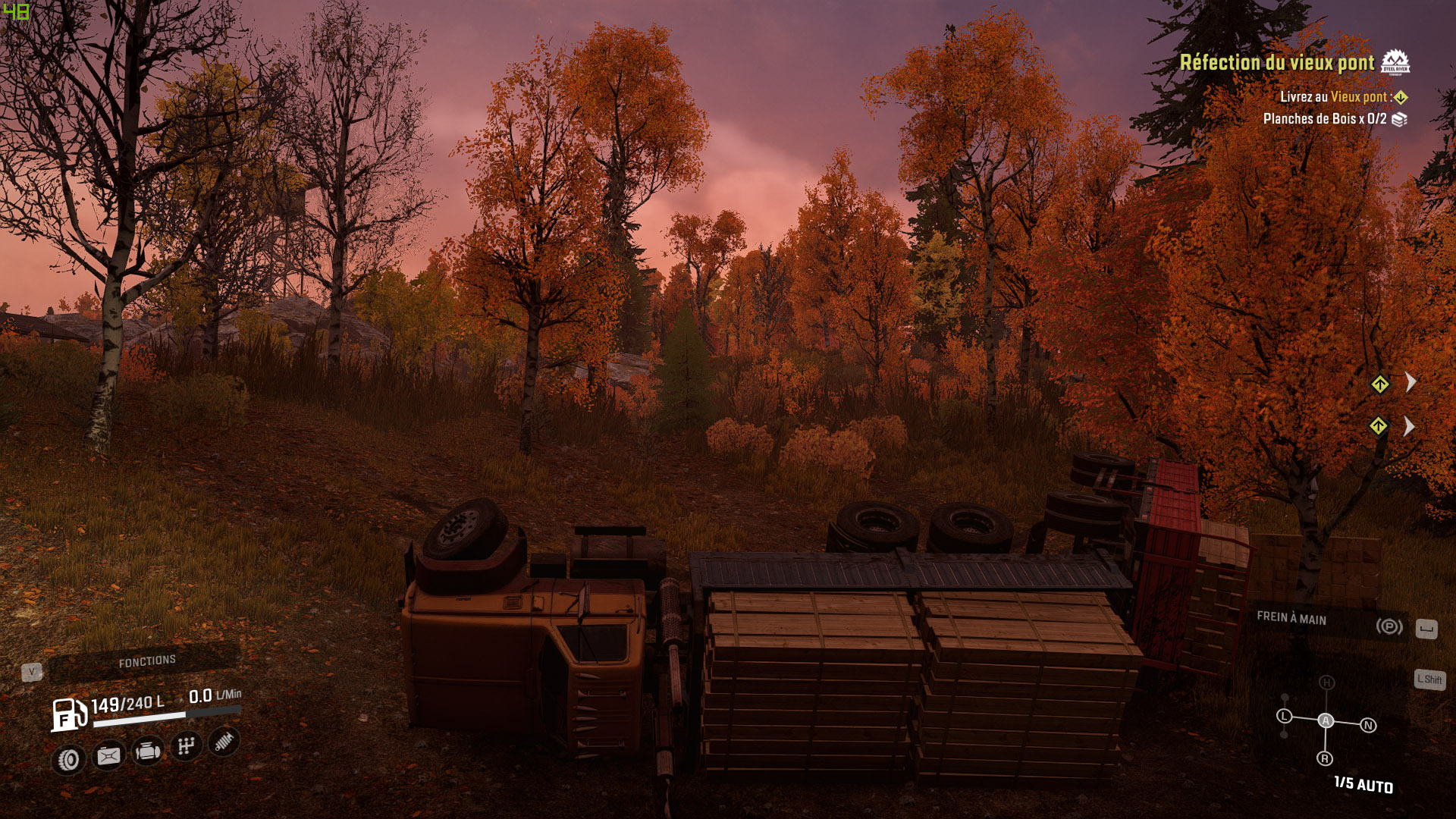Click the Planches de Bois objective line

point(1324,119)
